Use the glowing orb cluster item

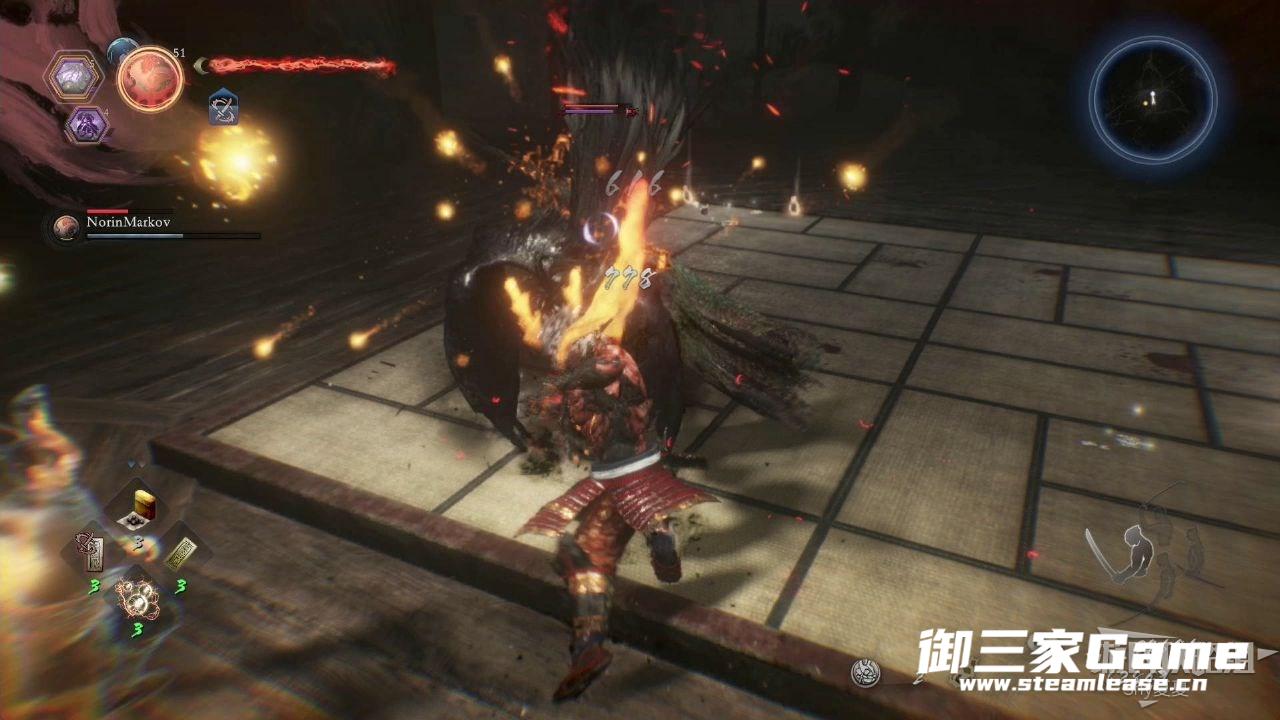tap(136, 598)
